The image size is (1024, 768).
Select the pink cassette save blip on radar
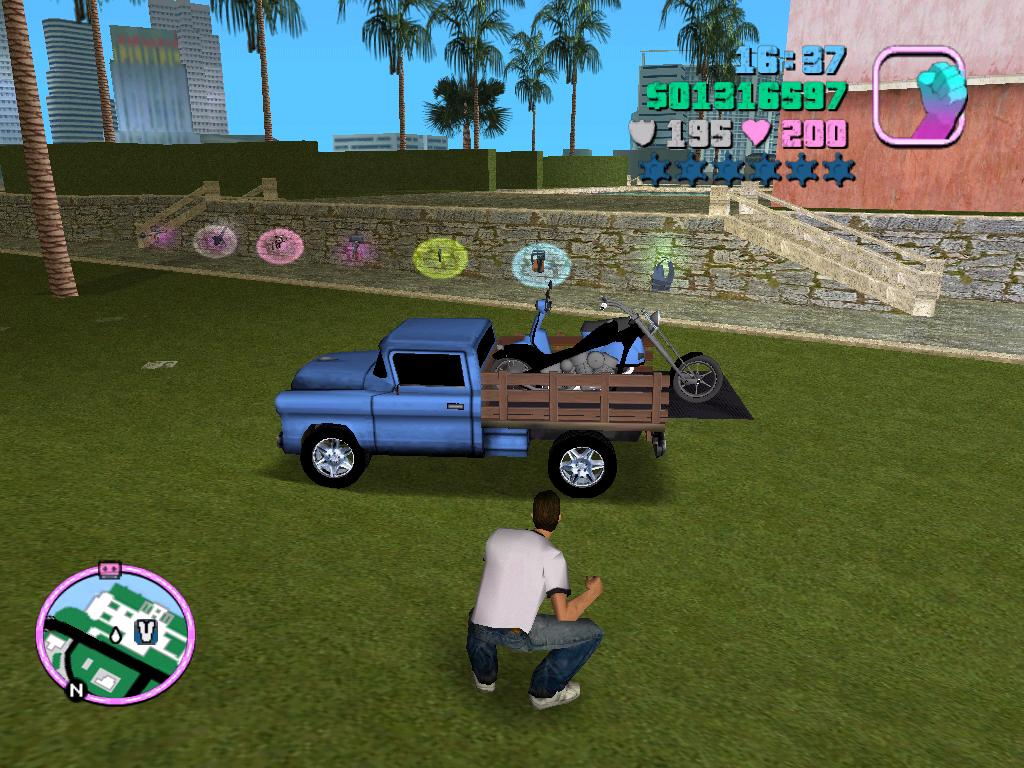(x=109, y=569)
